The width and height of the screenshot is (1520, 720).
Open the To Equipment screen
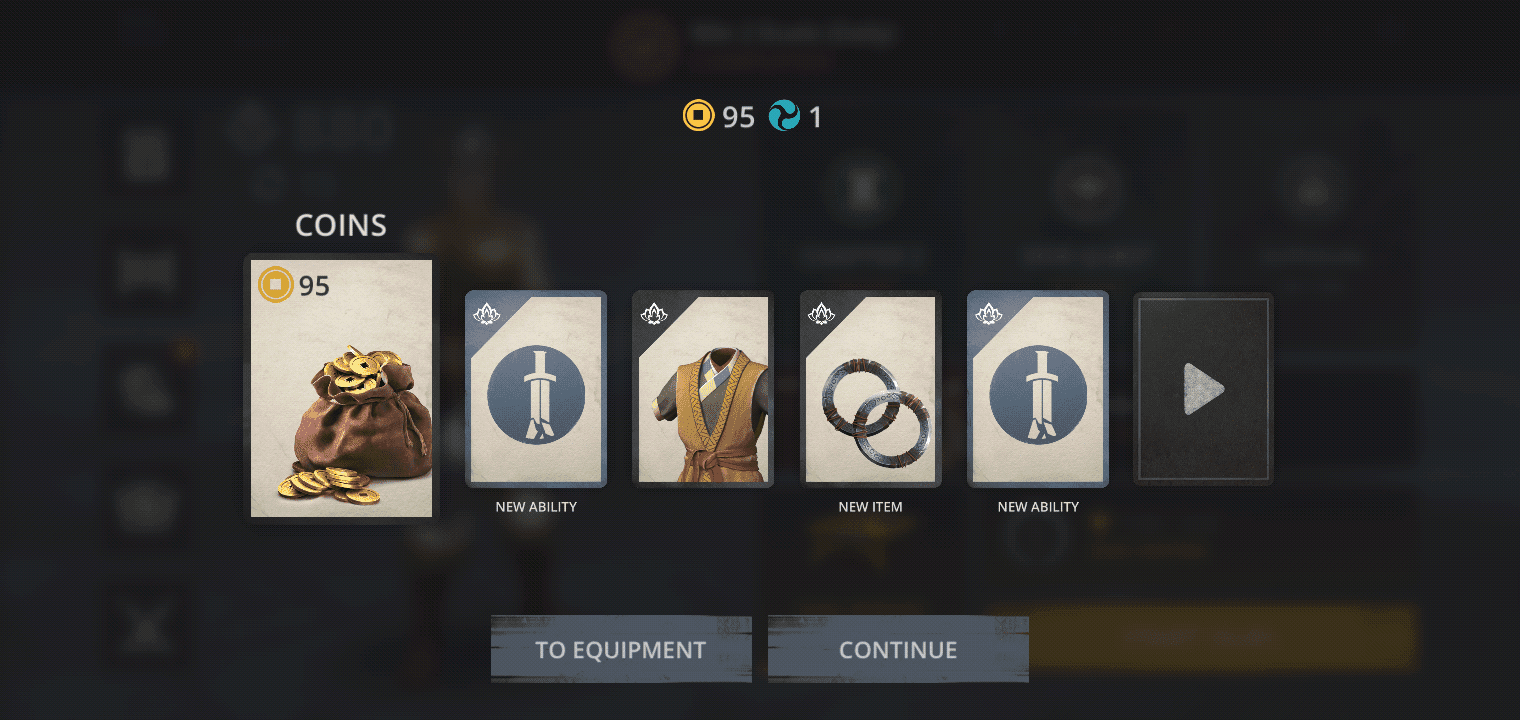pyautogui.click(x=620, y=650)
